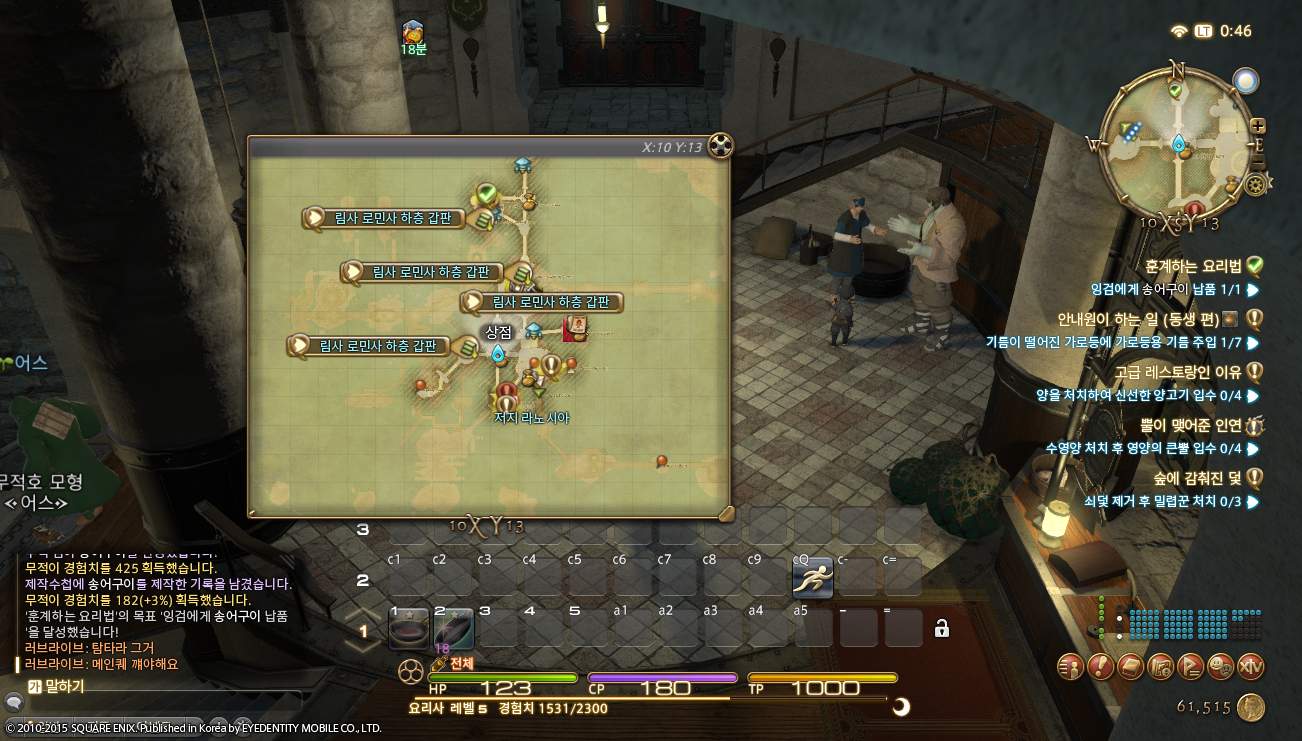This screenshot has height=741, width=1302.
Task: Open the Character menu icon with figure
Action: [x=1071, y=666]
